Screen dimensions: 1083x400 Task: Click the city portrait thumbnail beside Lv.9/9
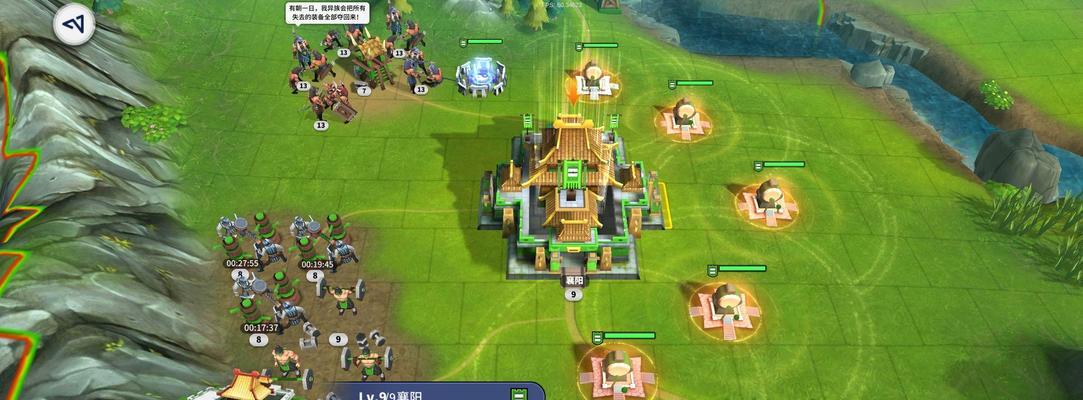(x=246, y=385)
